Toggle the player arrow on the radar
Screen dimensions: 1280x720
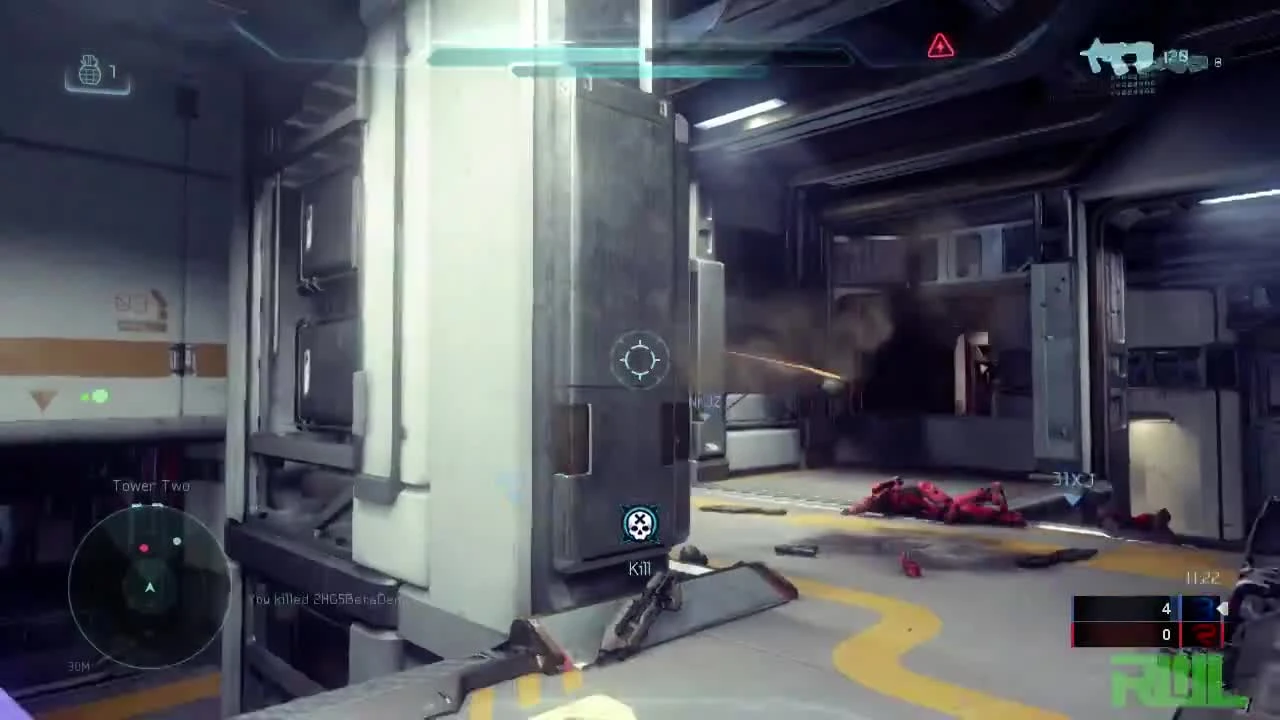pyautogui.click(x=149, y=588)
